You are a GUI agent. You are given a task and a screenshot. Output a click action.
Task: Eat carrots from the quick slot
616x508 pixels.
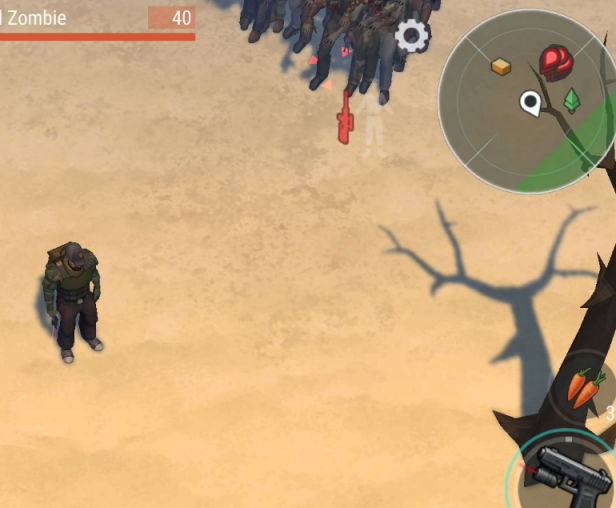(x=587, y=387)
